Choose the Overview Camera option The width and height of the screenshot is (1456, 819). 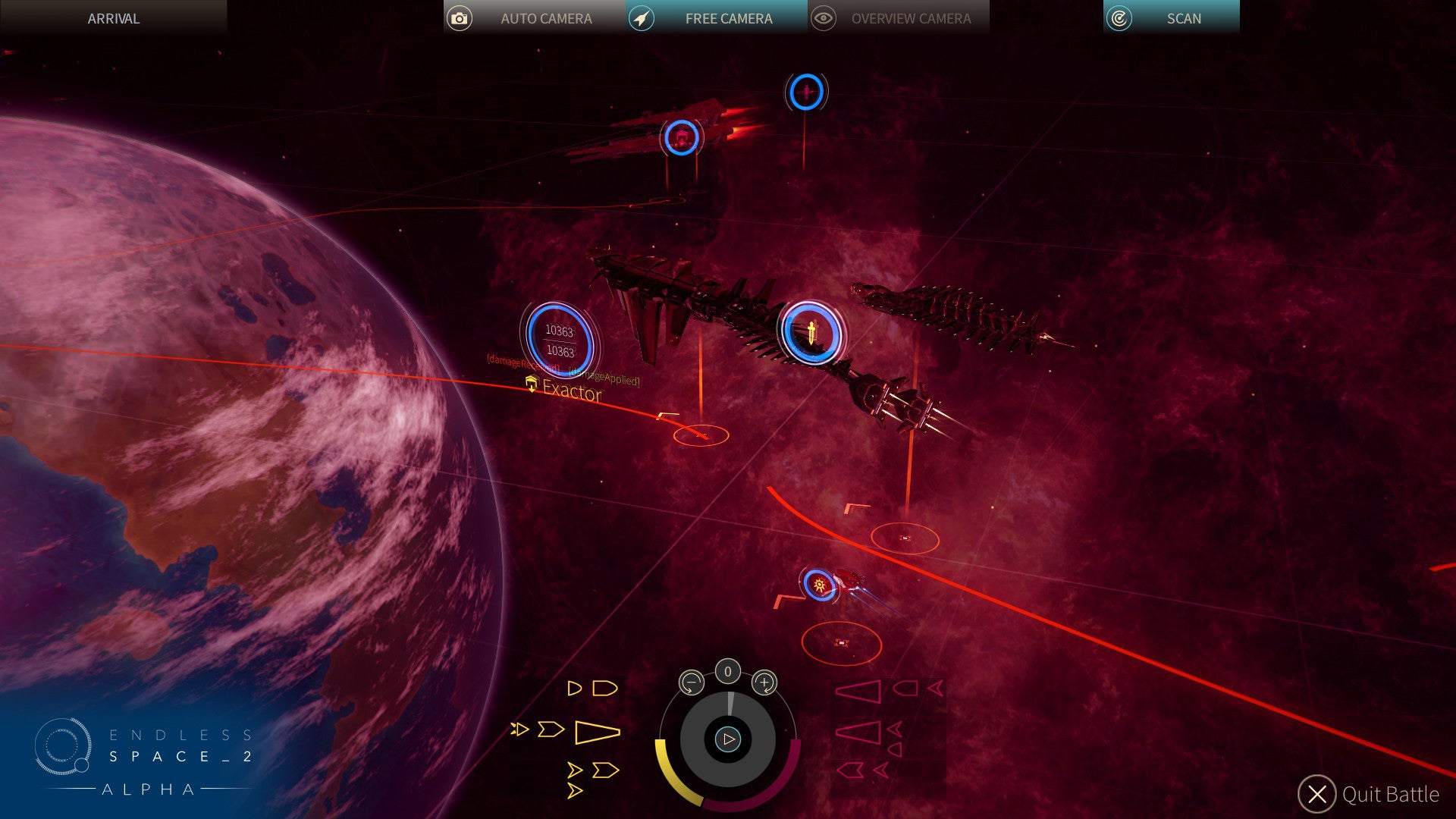click(x=898, y=18)
